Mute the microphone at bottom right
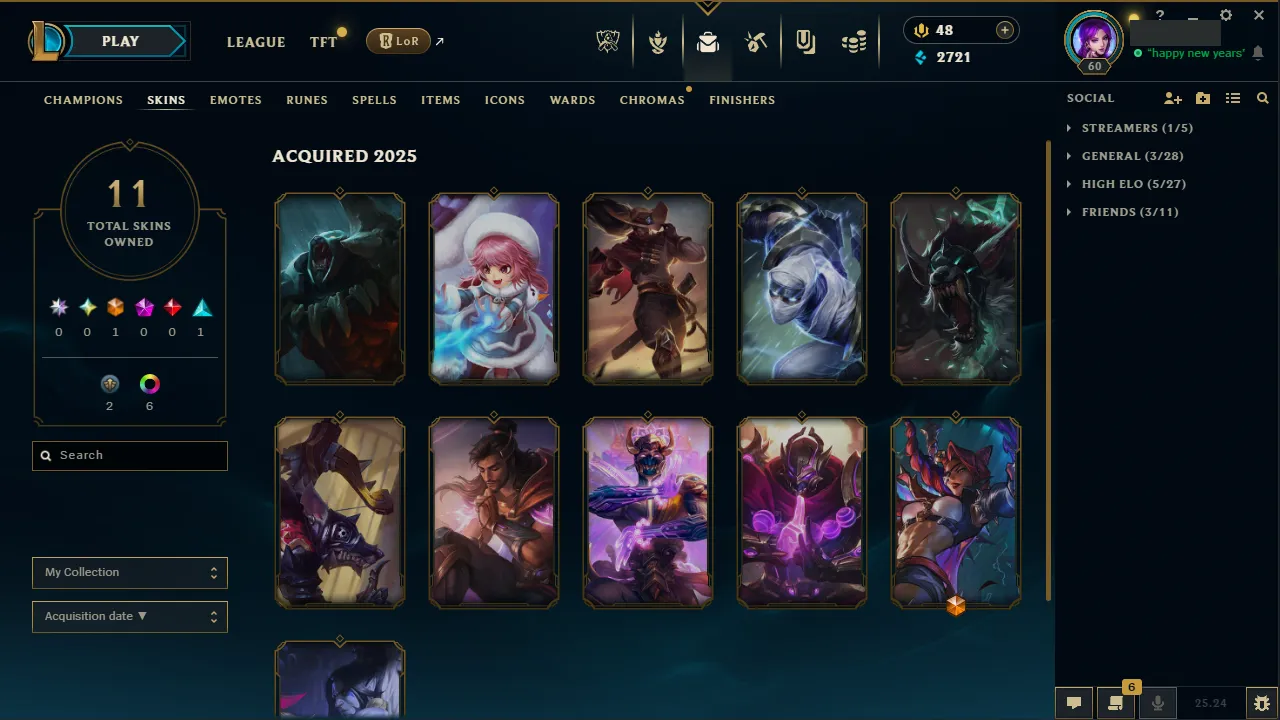Viewport: 1280px width, 720px height. pyautogui.click(x=1158, y=702)
